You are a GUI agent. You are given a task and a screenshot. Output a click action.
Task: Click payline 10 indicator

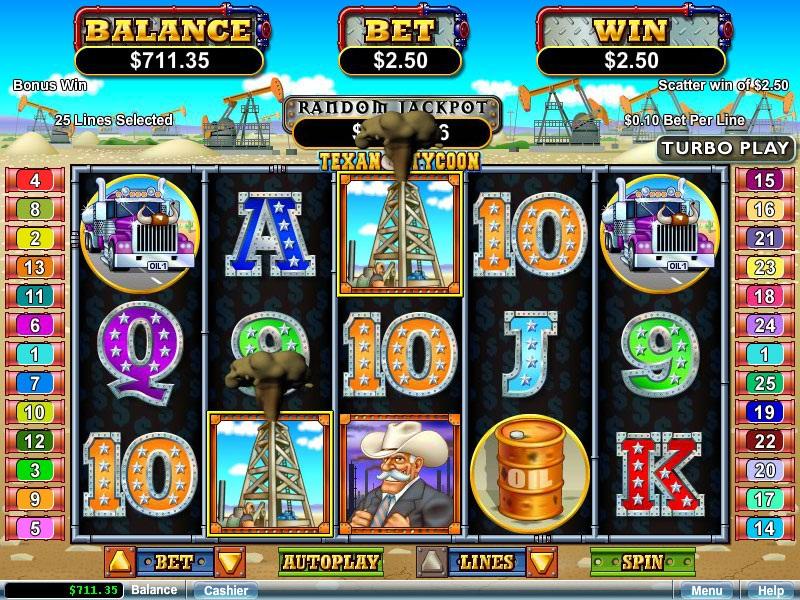tap(35, 412)
